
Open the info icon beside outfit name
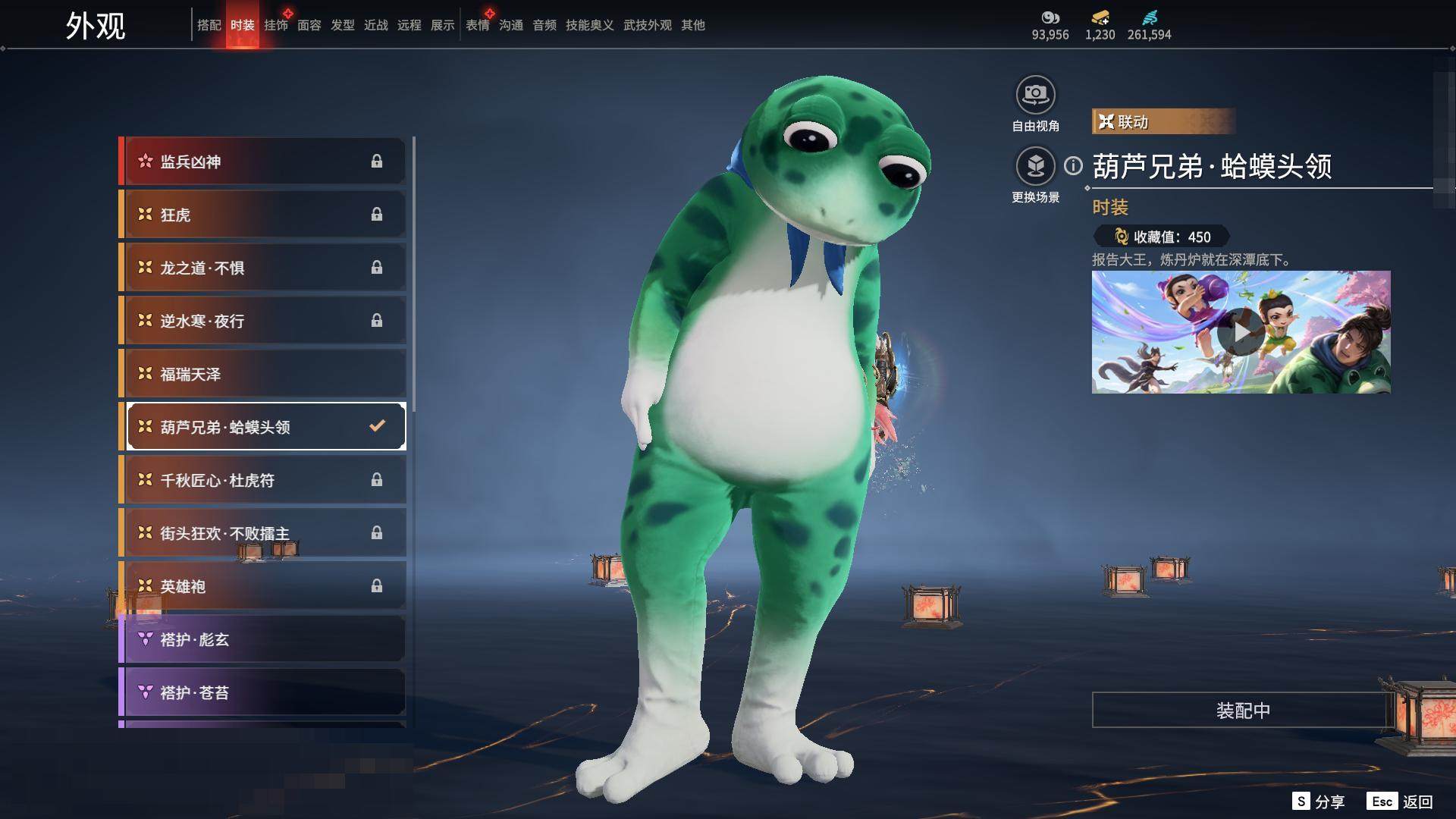point(1073,165)
